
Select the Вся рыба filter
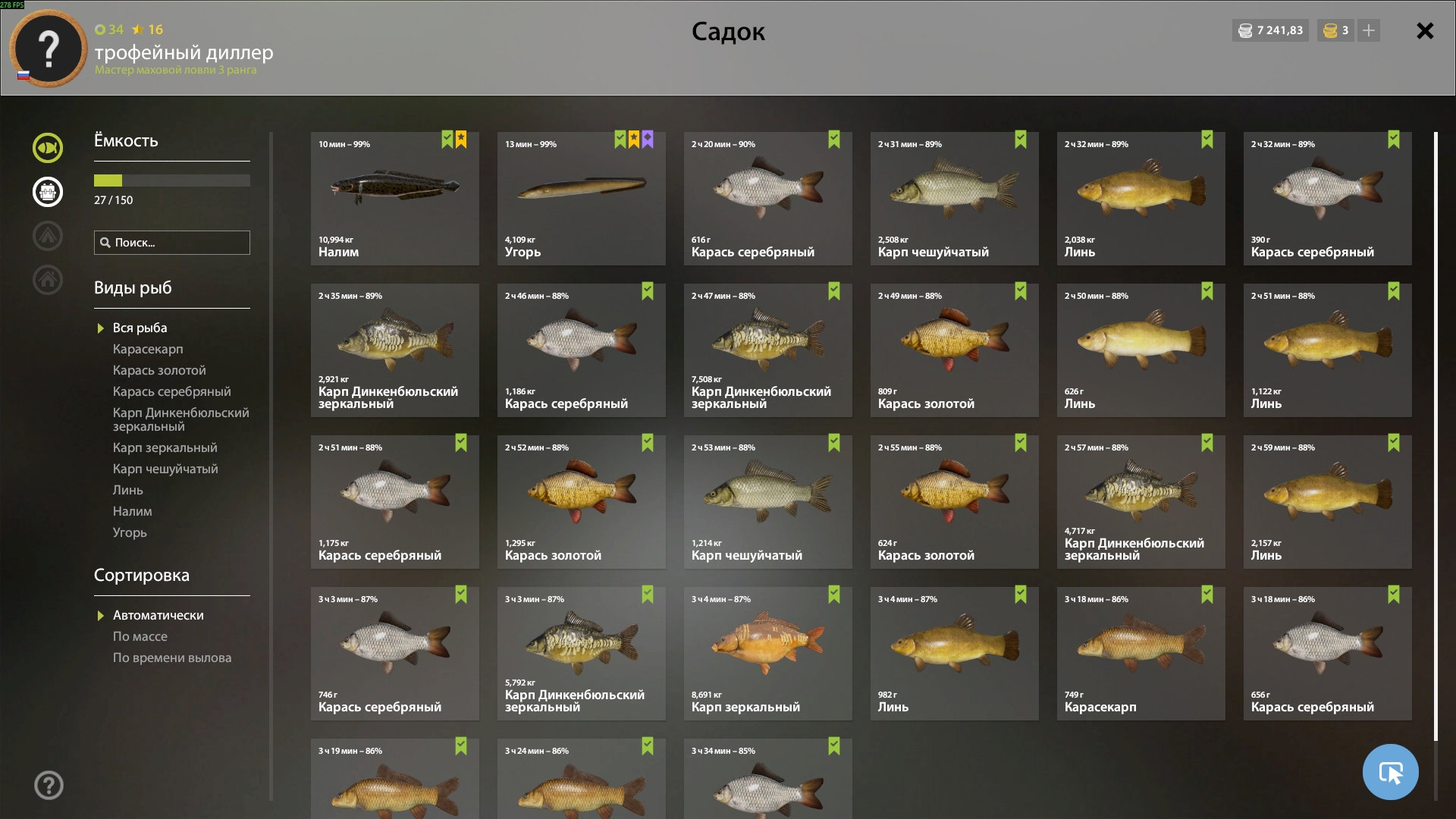[140, 328]
